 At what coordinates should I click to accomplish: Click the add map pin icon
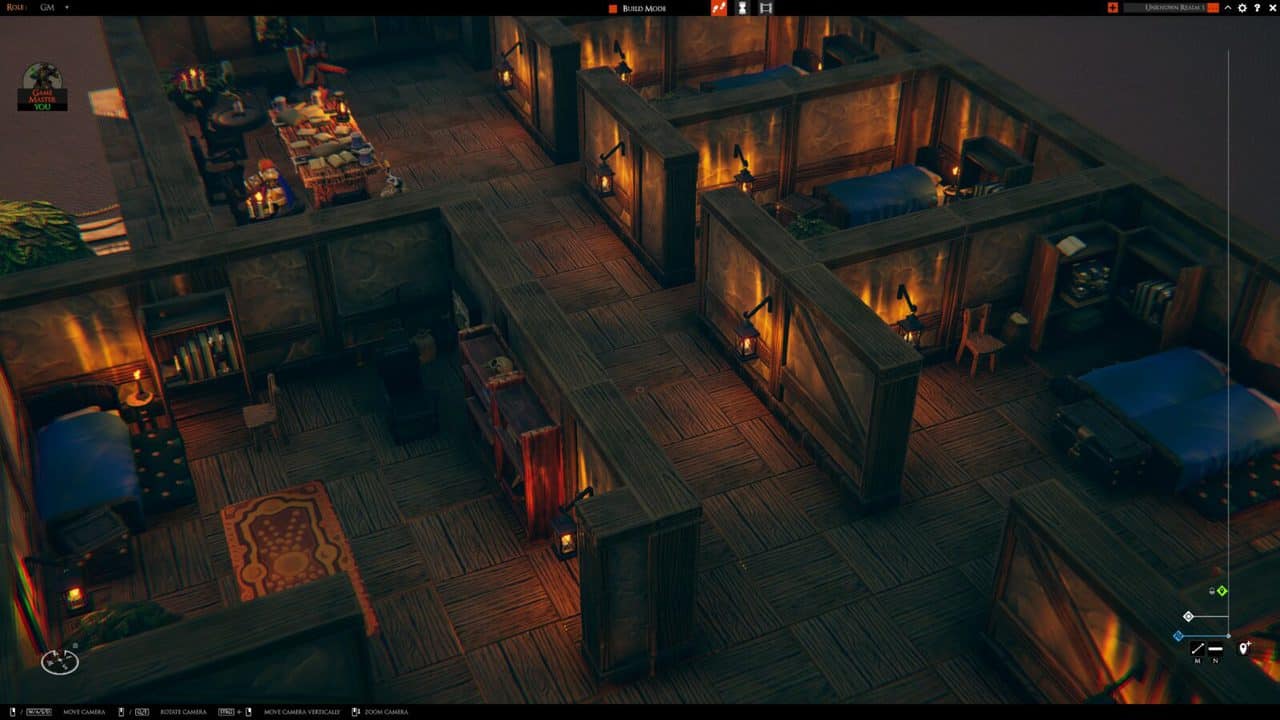tap(1244, 648)
